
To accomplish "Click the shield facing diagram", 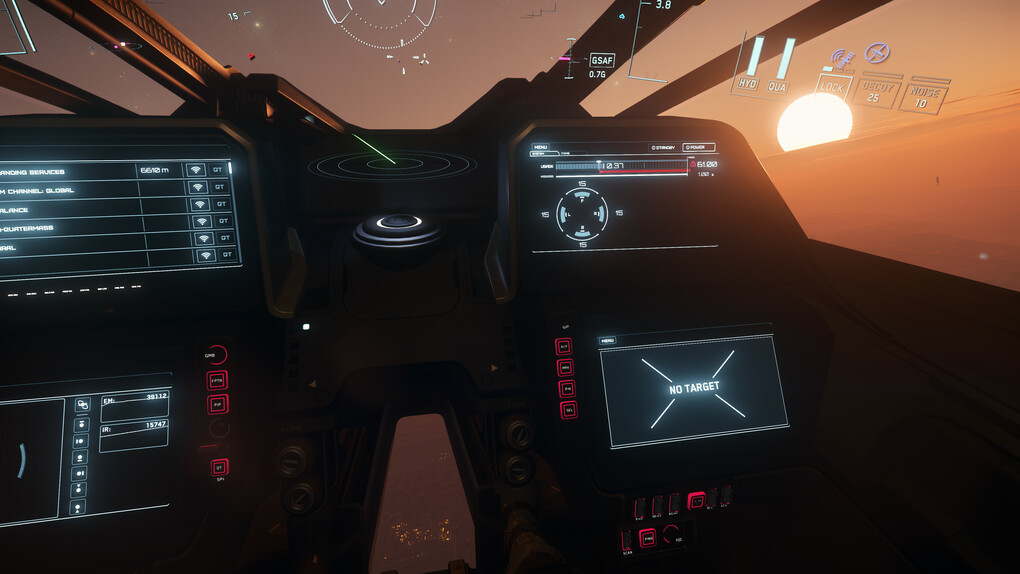I will pyautogui.click(x=582, y=213).
